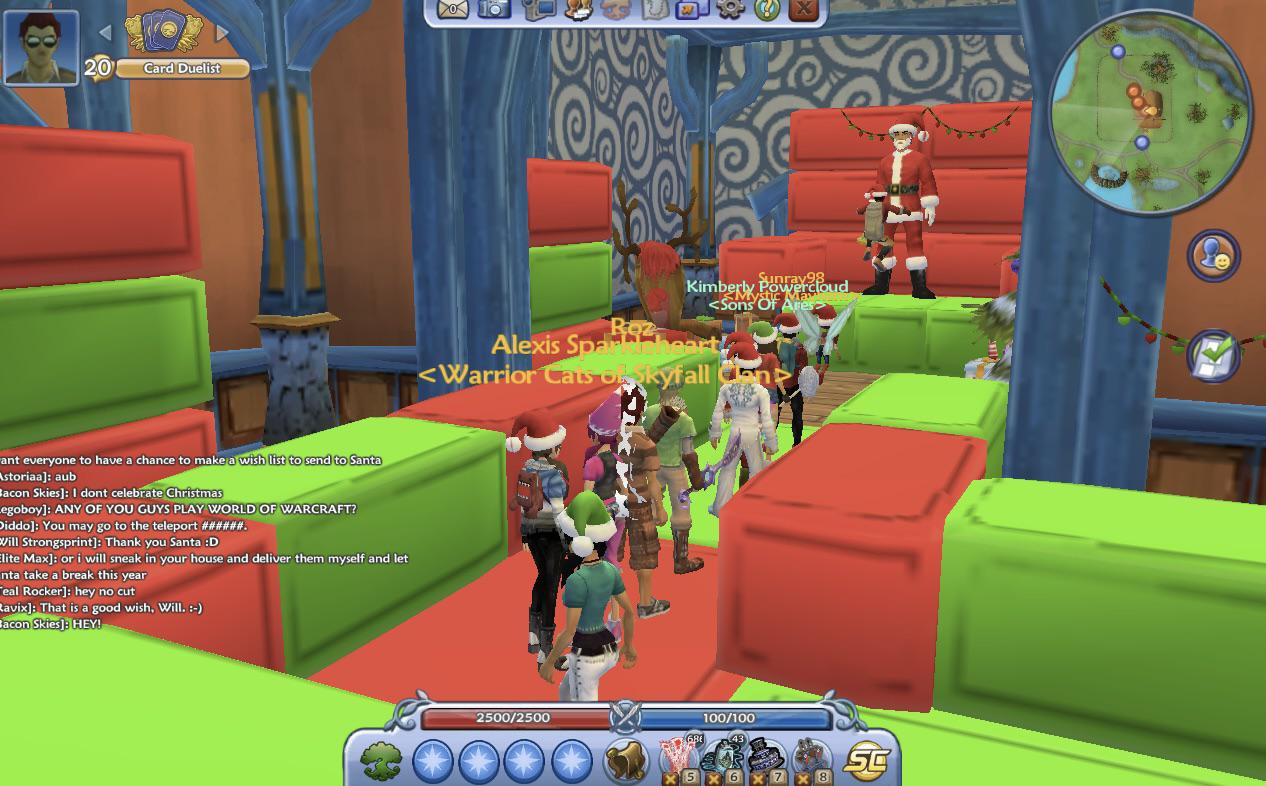Open the friends list smiley icon

(x=1213, y=255)
